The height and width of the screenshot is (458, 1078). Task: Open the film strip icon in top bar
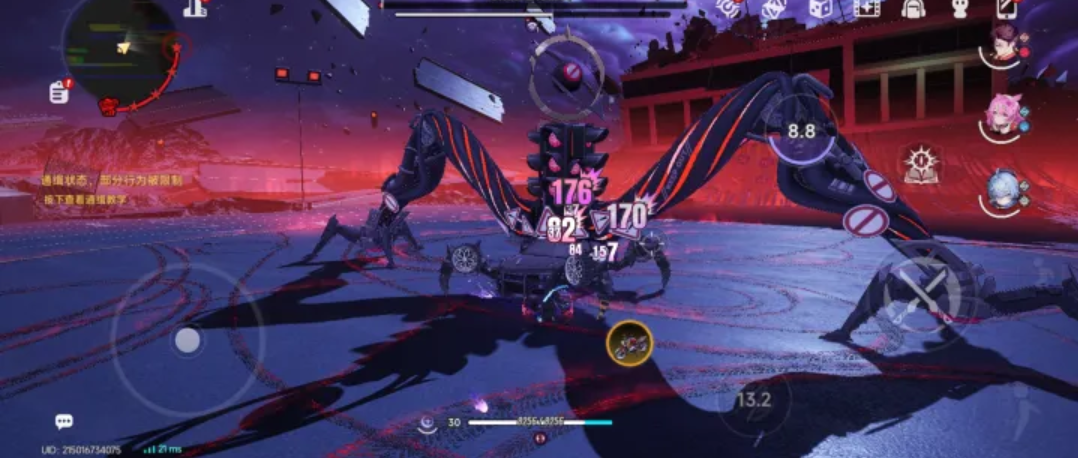[866, 9]
